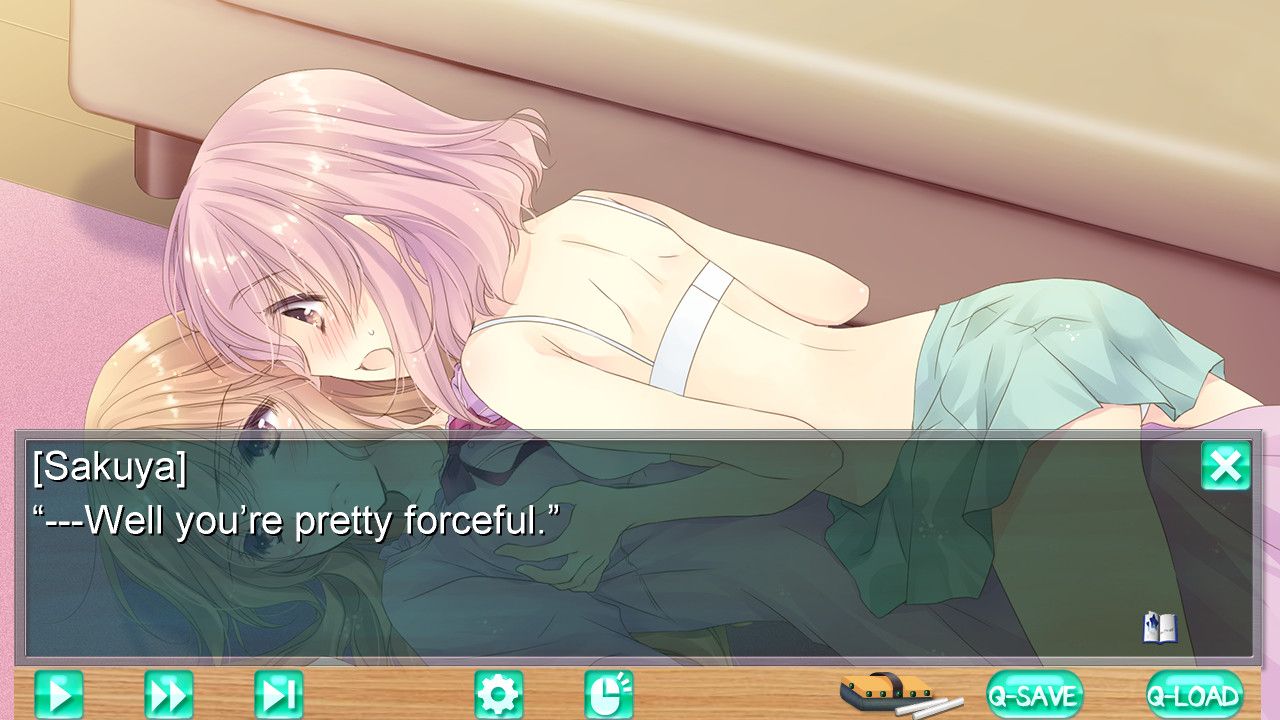Viewport: 1280px width, 720px height.
Task: Start auto-play with the single arrow button
Action: point(59,694)
